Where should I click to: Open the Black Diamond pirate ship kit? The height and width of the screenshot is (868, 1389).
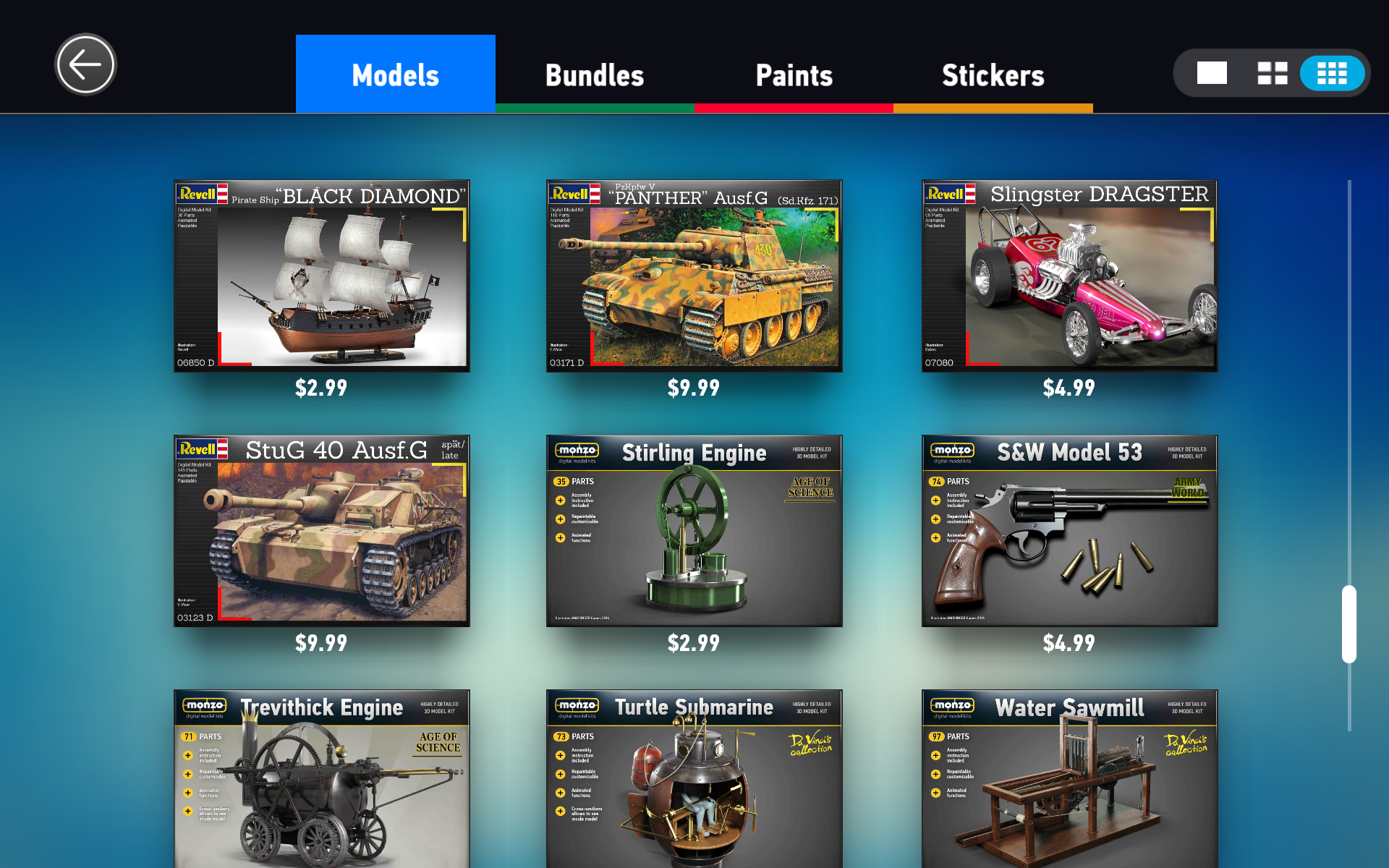(321, 275)
